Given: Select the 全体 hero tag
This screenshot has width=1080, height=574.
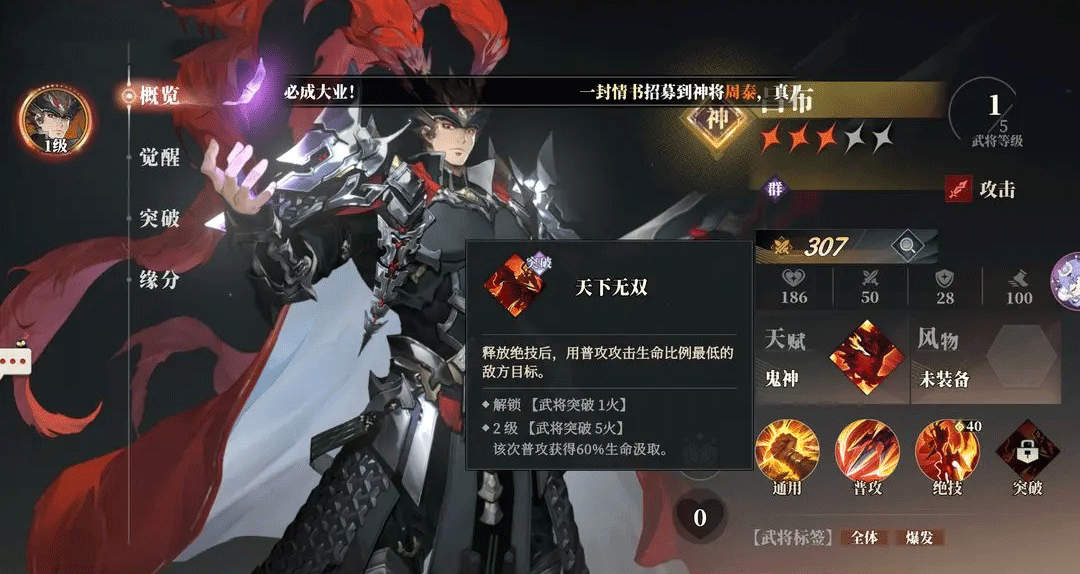Looking at the screenshot, I should pyautogui.click(x=864, y=538).
